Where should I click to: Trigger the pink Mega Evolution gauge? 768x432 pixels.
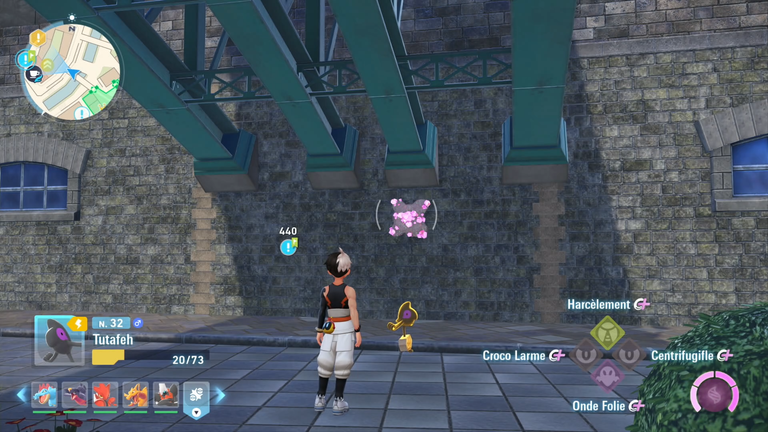pyautogui.click(x=712, y=393)
